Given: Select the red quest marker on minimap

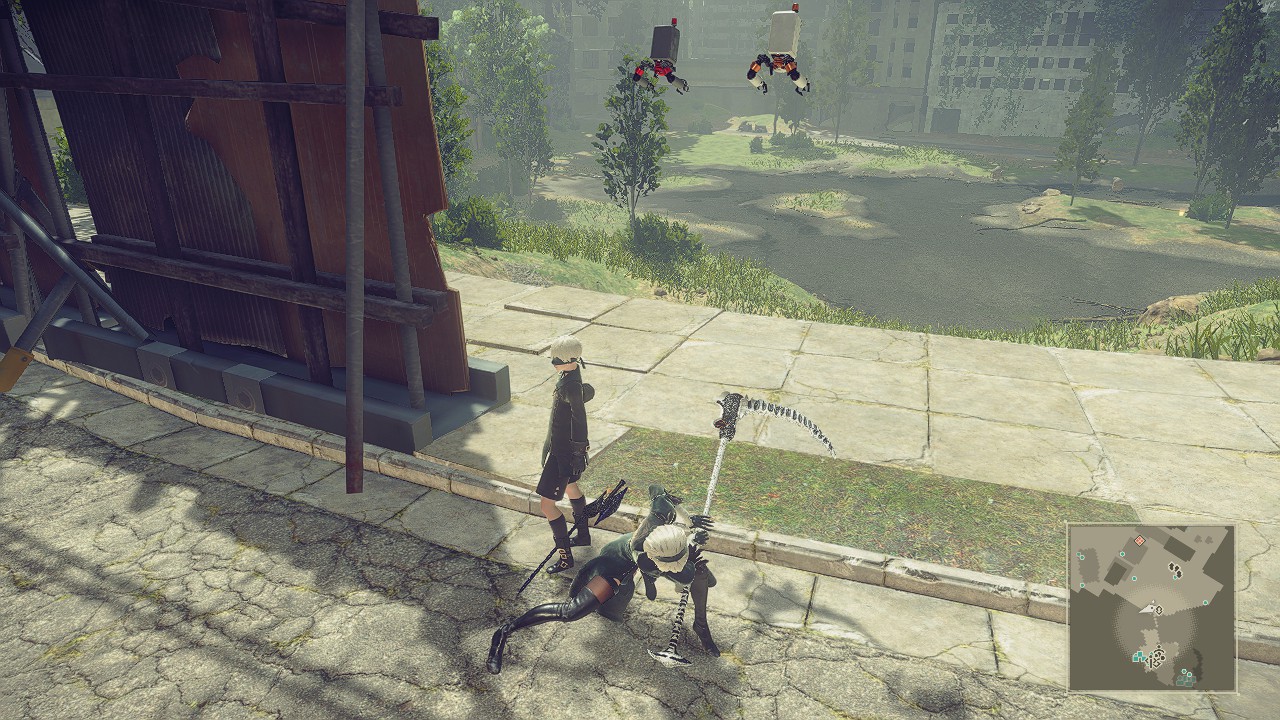Looking at the screenshot, I should point(1139,541).
